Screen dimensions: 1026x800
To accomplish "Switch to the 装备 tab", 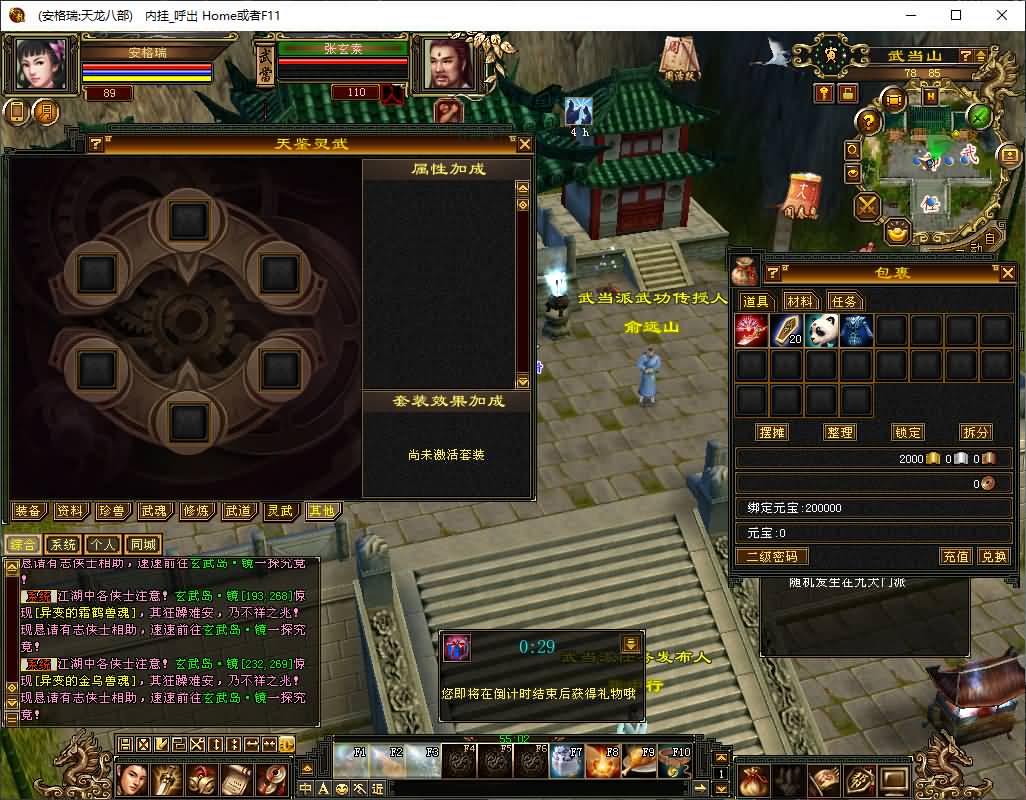I will coord(28,511).
